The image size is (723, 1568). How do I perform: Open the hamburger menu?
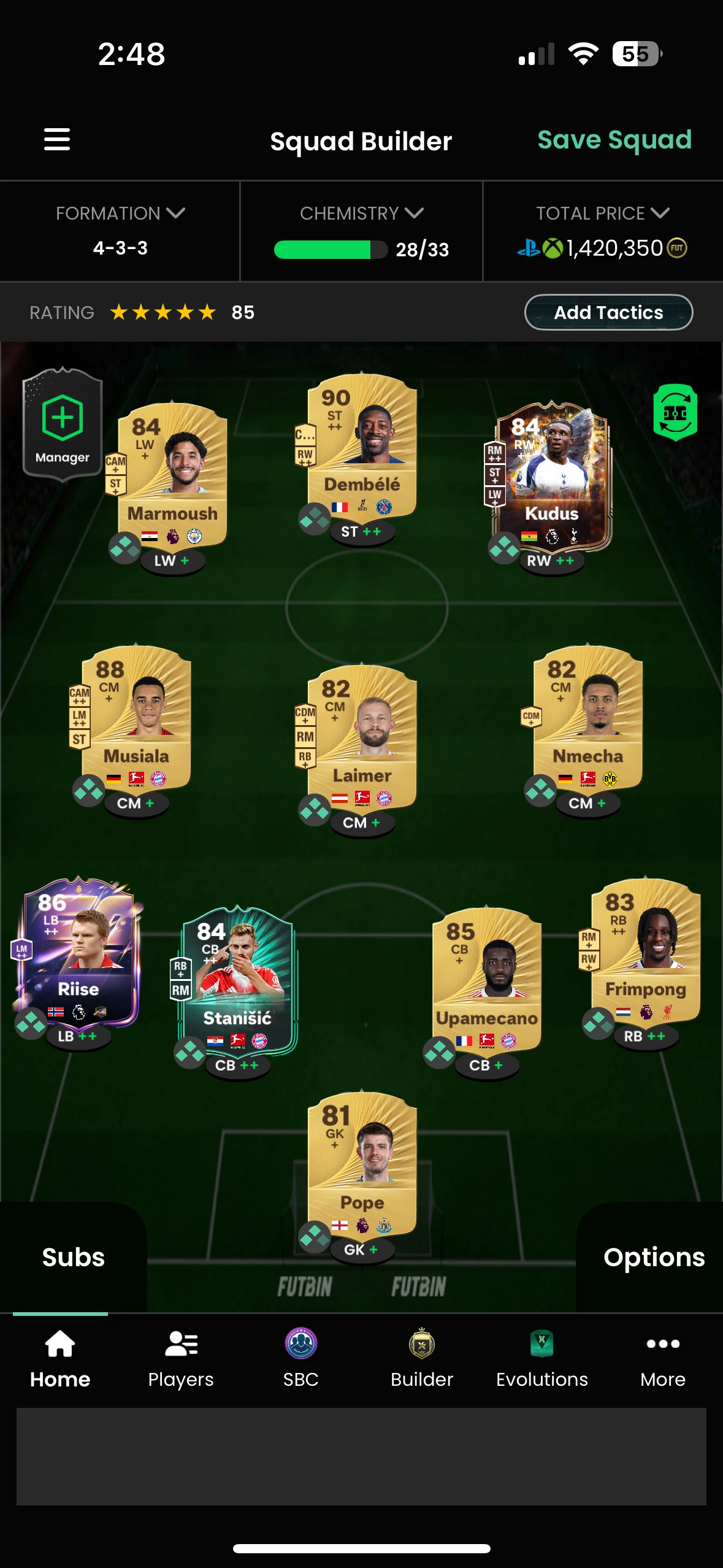click(57, 139)
